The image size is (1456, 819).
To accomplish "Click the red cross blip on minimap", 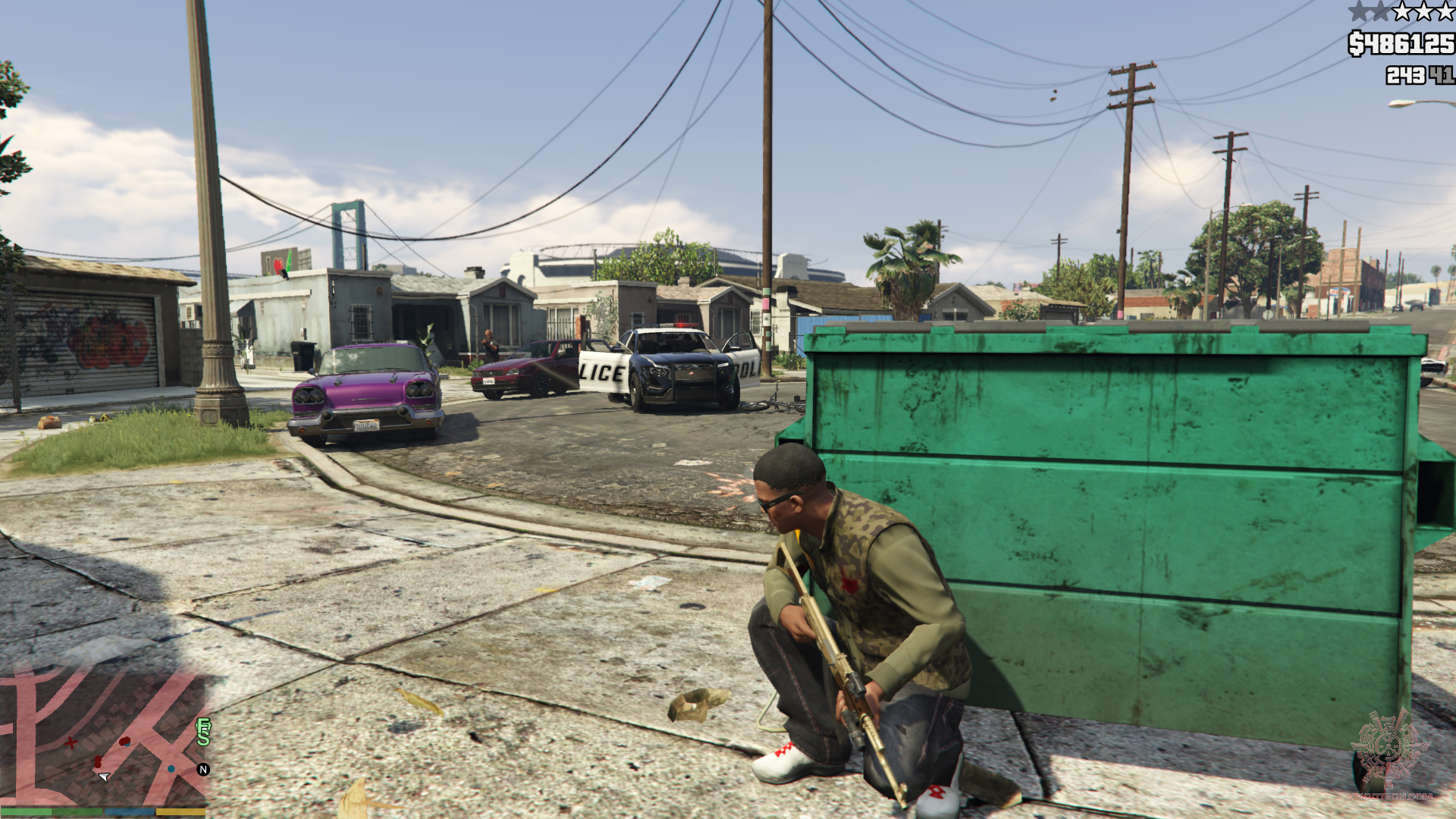I will click(71, 743).
